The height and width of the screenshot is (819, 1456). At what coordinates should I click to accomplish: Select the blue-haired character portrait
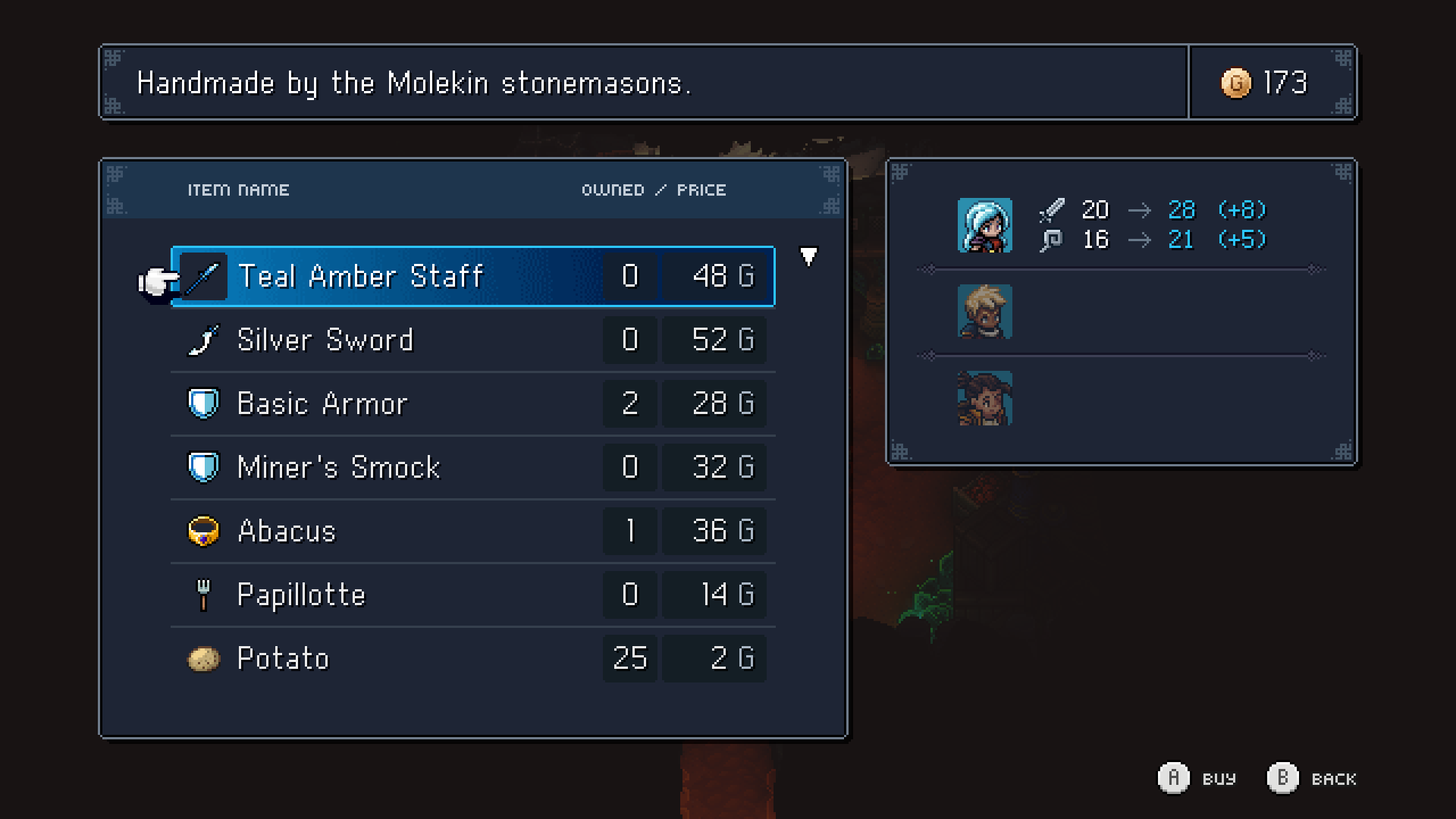[984, 225]
